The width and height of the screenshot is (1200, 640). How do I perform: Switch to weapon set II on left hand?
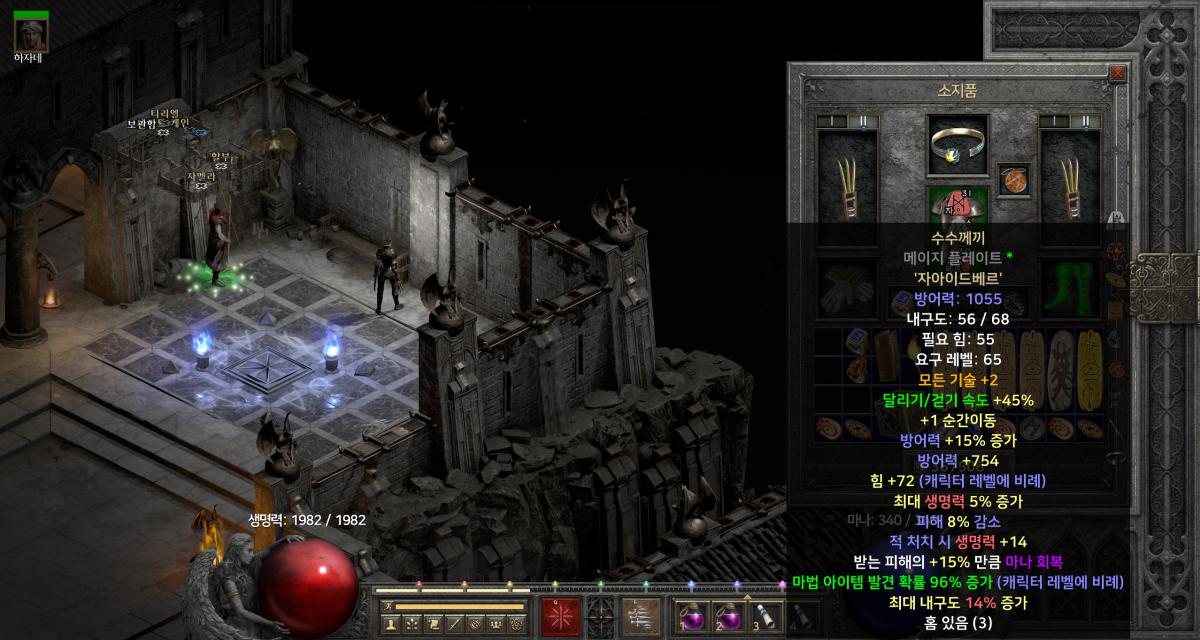pos(863,121)
